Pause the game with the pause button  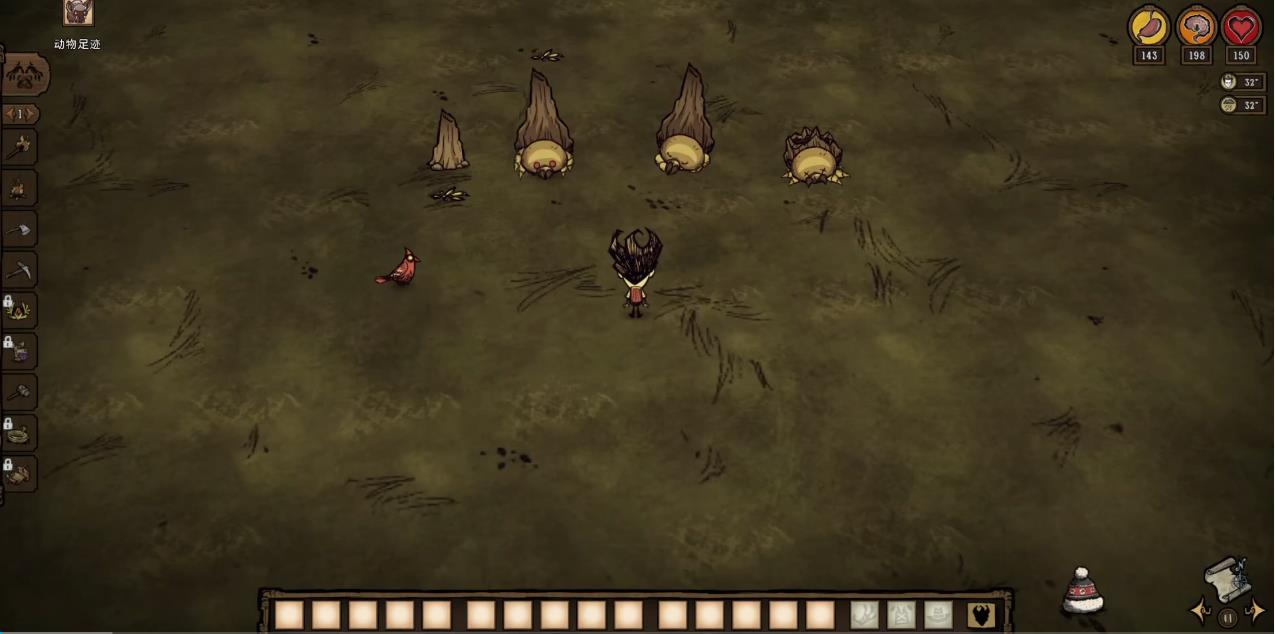tap(1228, 617)
